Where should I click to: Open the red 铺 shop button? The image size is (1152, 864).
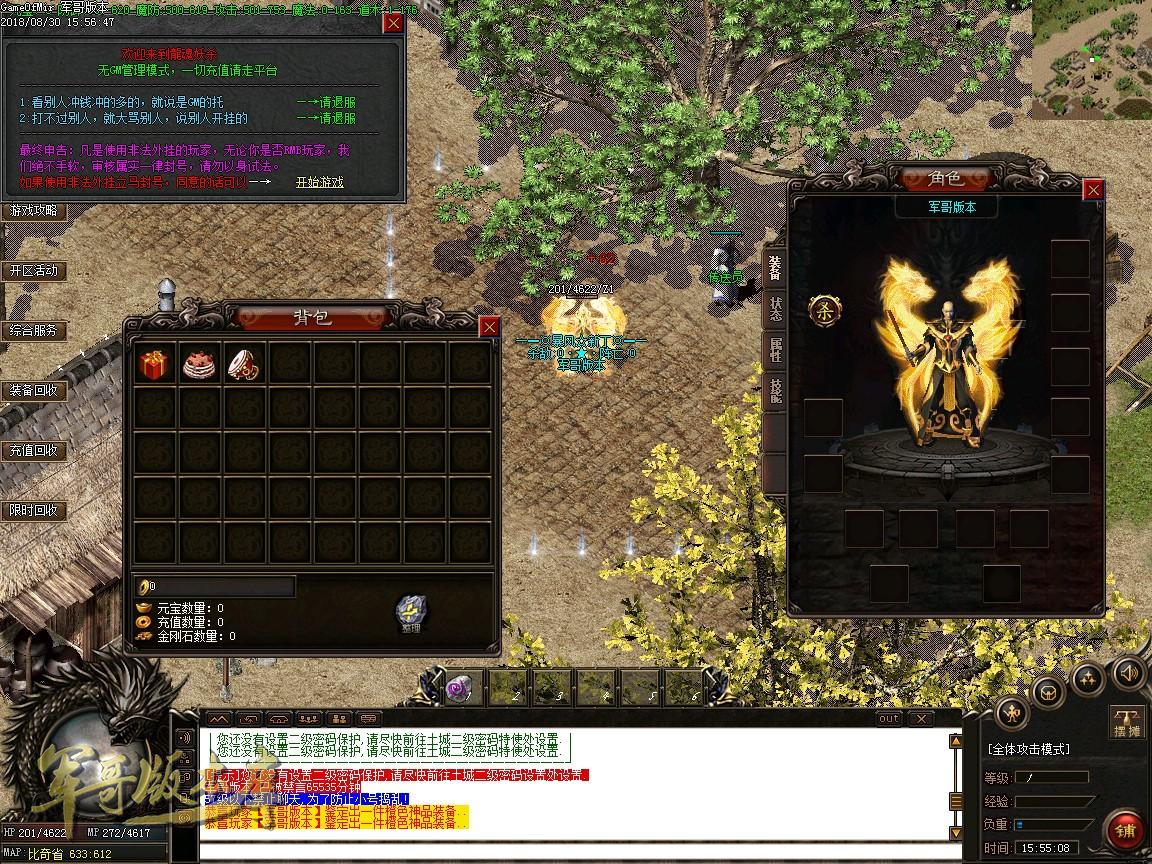[x=1126, y=831]
